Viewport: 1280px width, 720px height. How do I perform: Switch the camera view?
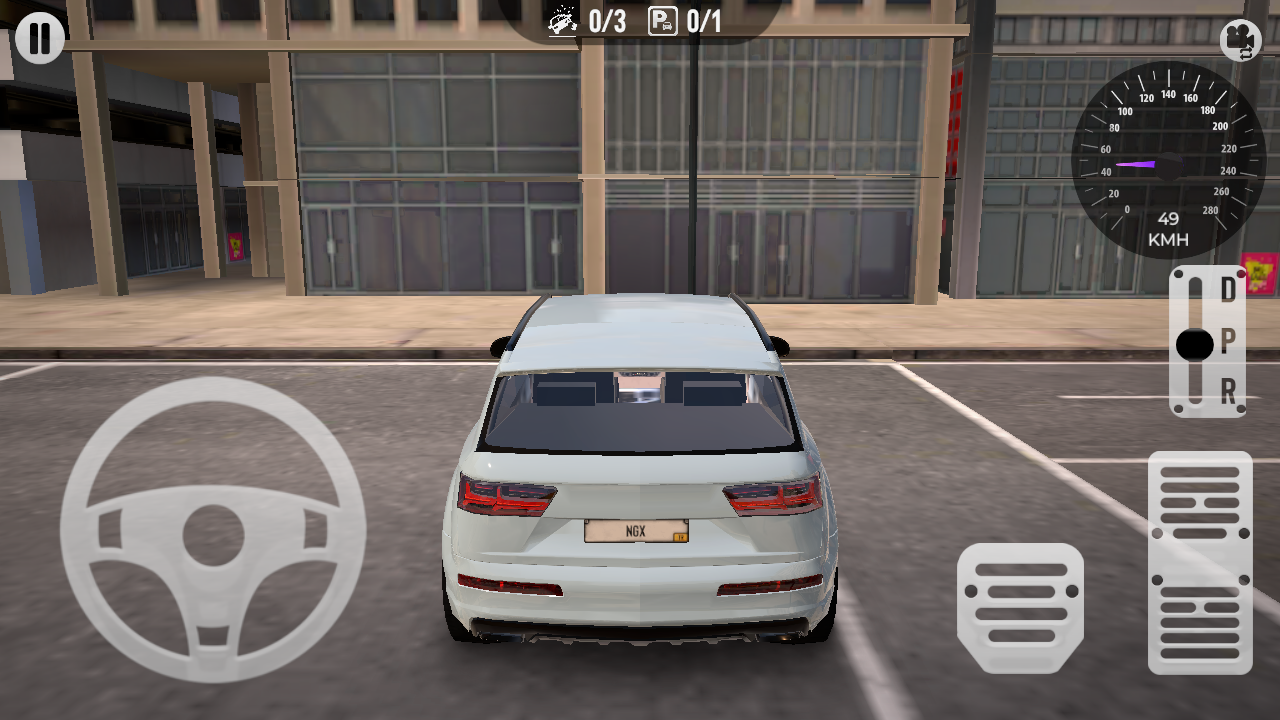[1240, 40]
